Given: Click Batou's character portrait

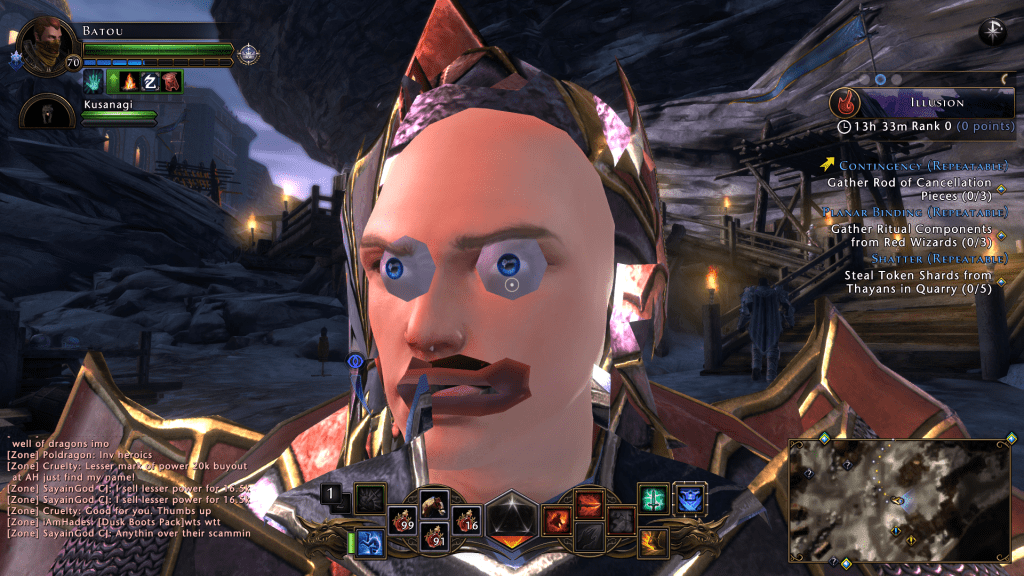Looking at the screenshot, I should coord(46,45).
